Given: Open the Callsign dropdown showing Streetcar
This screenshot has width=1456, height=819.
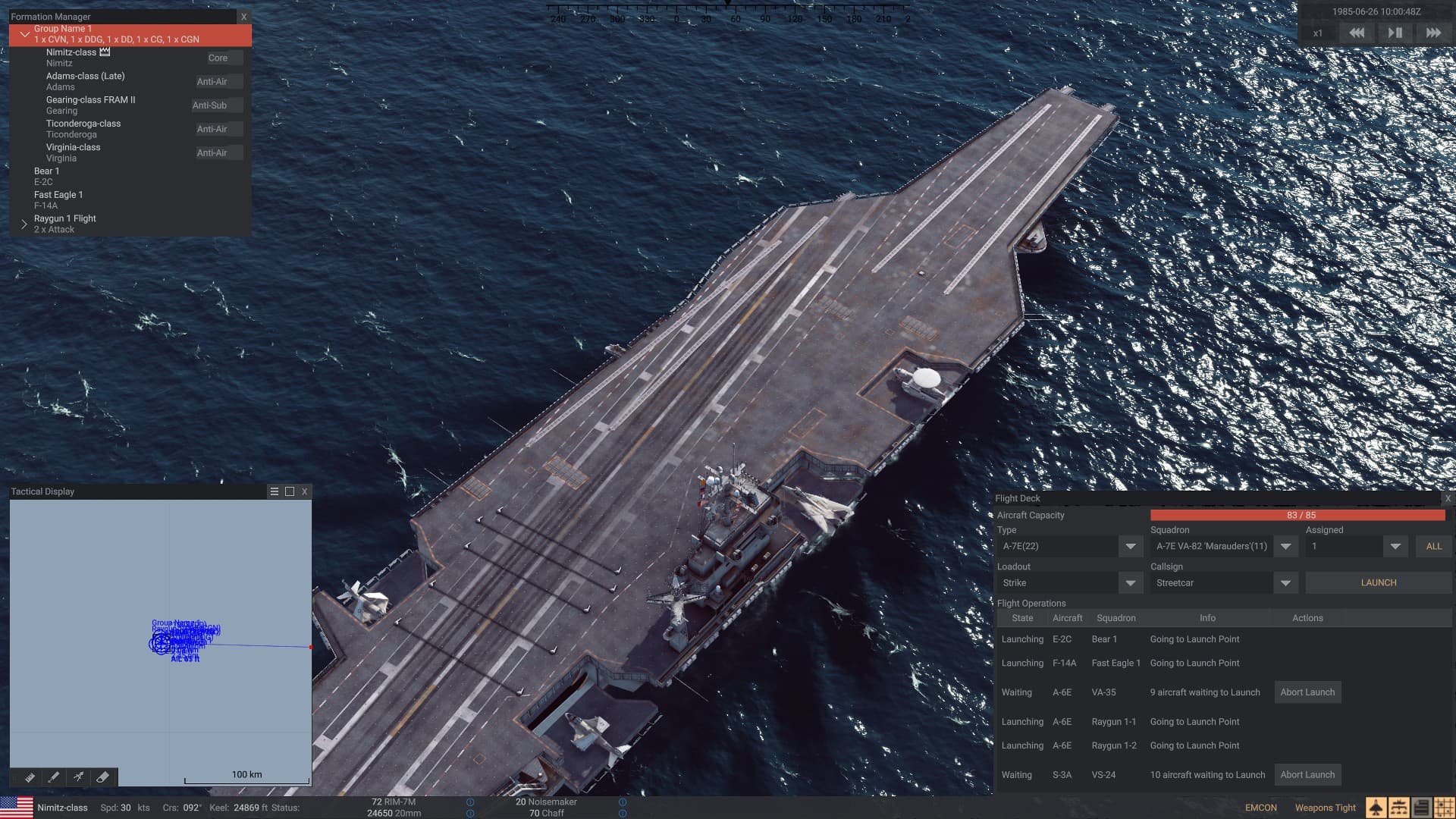Looking at the screenshot, I should (1285, 582).
